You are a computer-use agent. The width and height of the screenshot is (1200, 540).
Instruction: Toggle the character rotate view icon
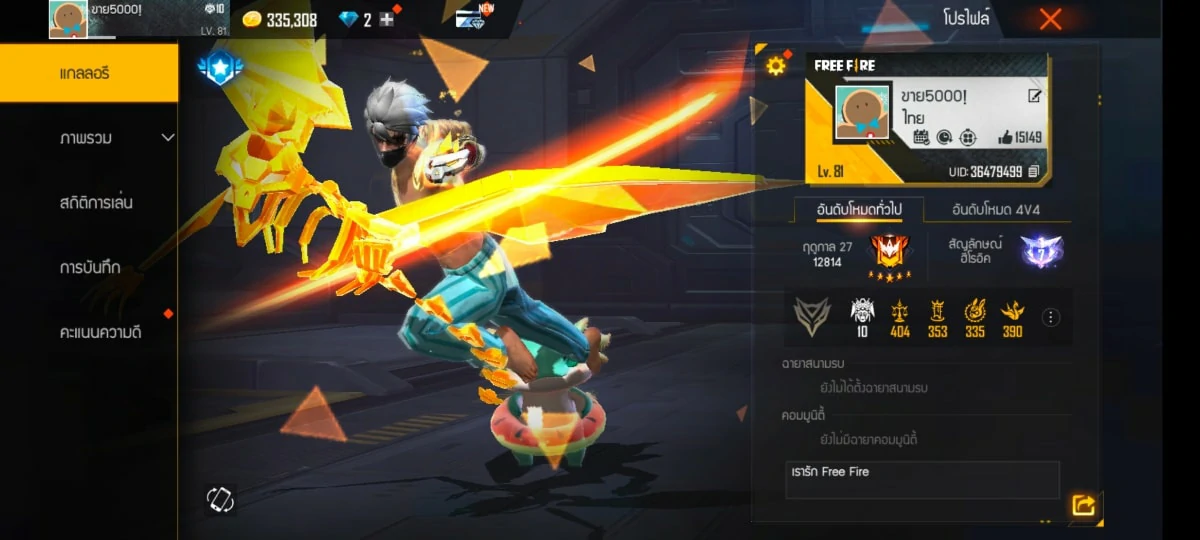(x=220, y=500)
